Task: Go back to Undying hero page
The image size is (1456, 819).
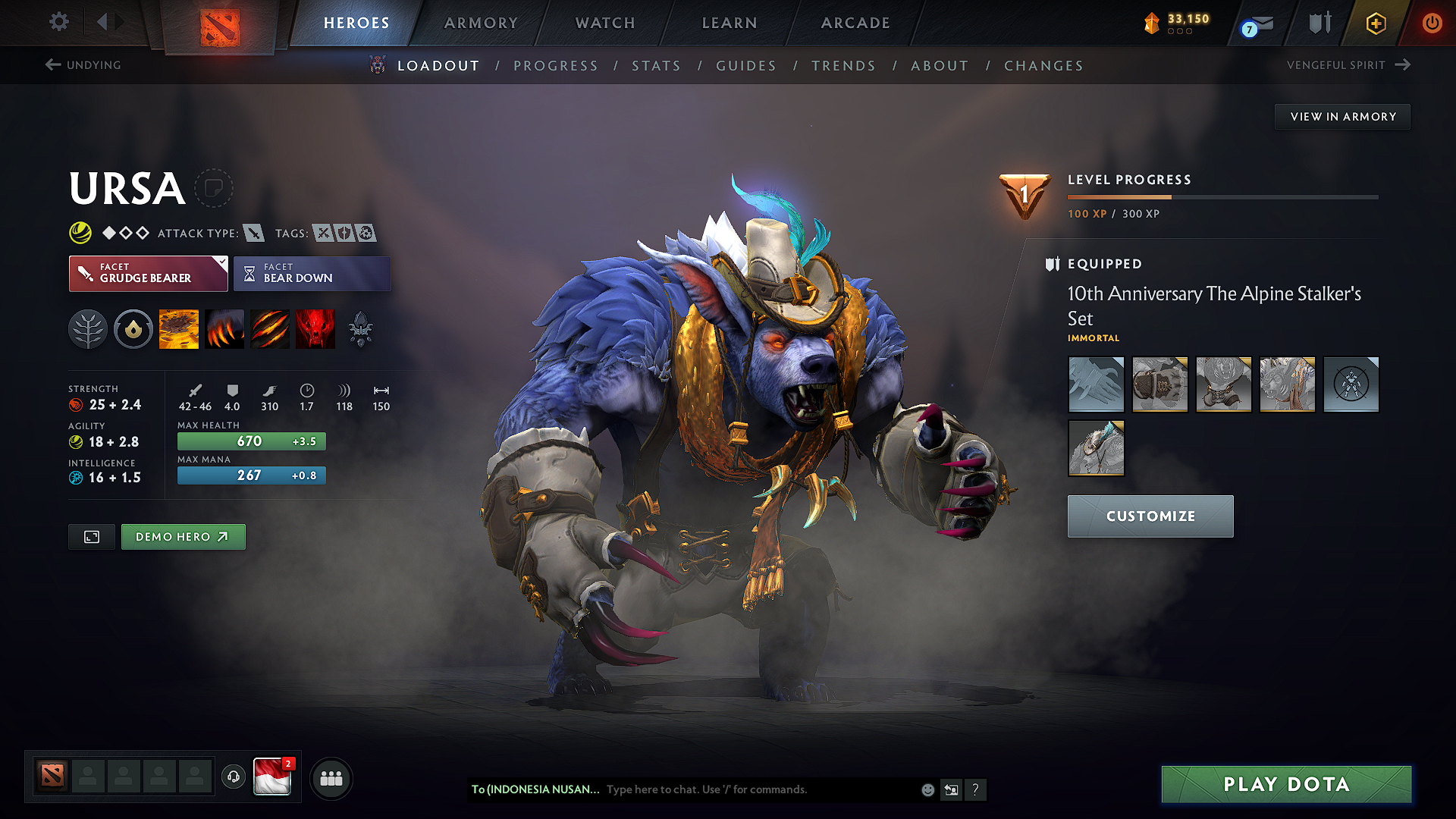Action: point(85,65)
